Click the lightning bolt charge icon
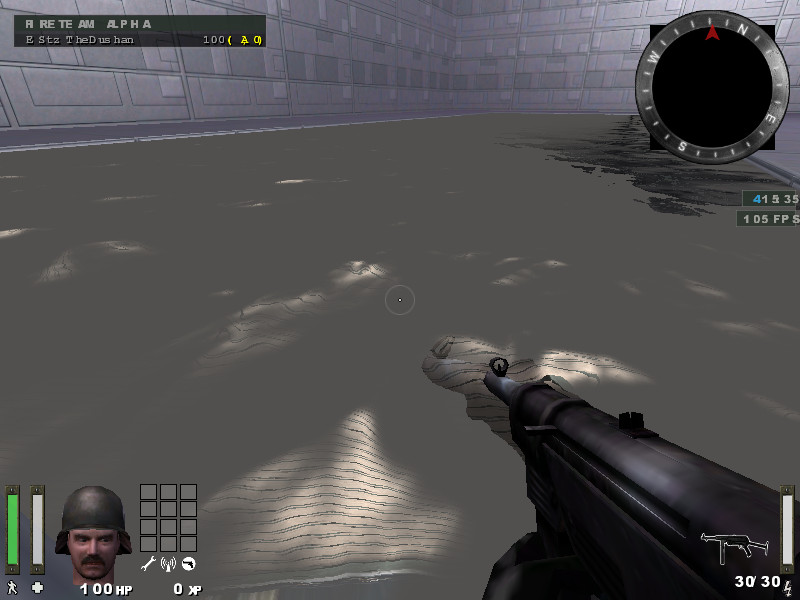 [787, 587]
